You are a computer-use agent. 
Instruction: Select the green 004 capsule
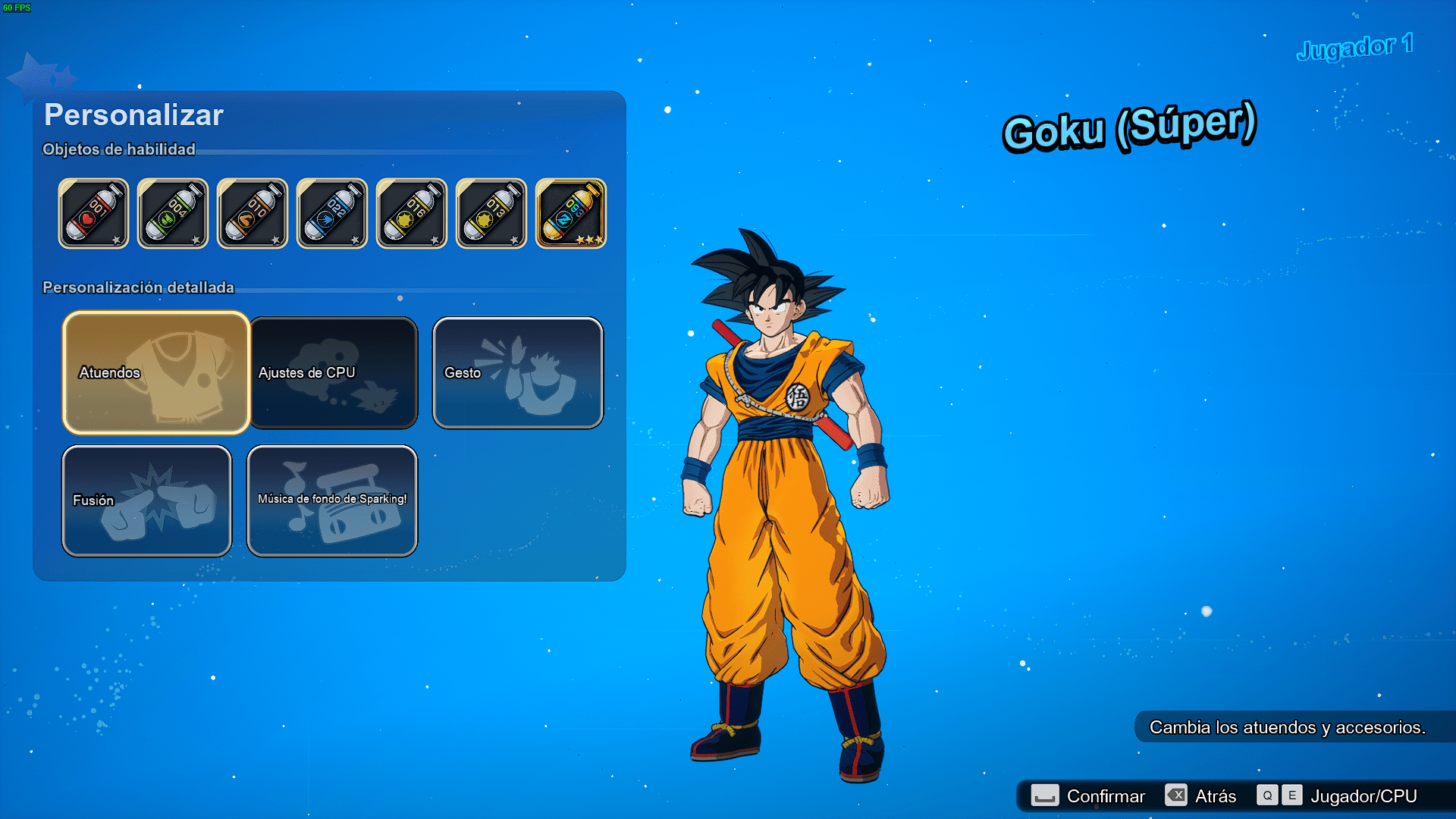(173, 214)
